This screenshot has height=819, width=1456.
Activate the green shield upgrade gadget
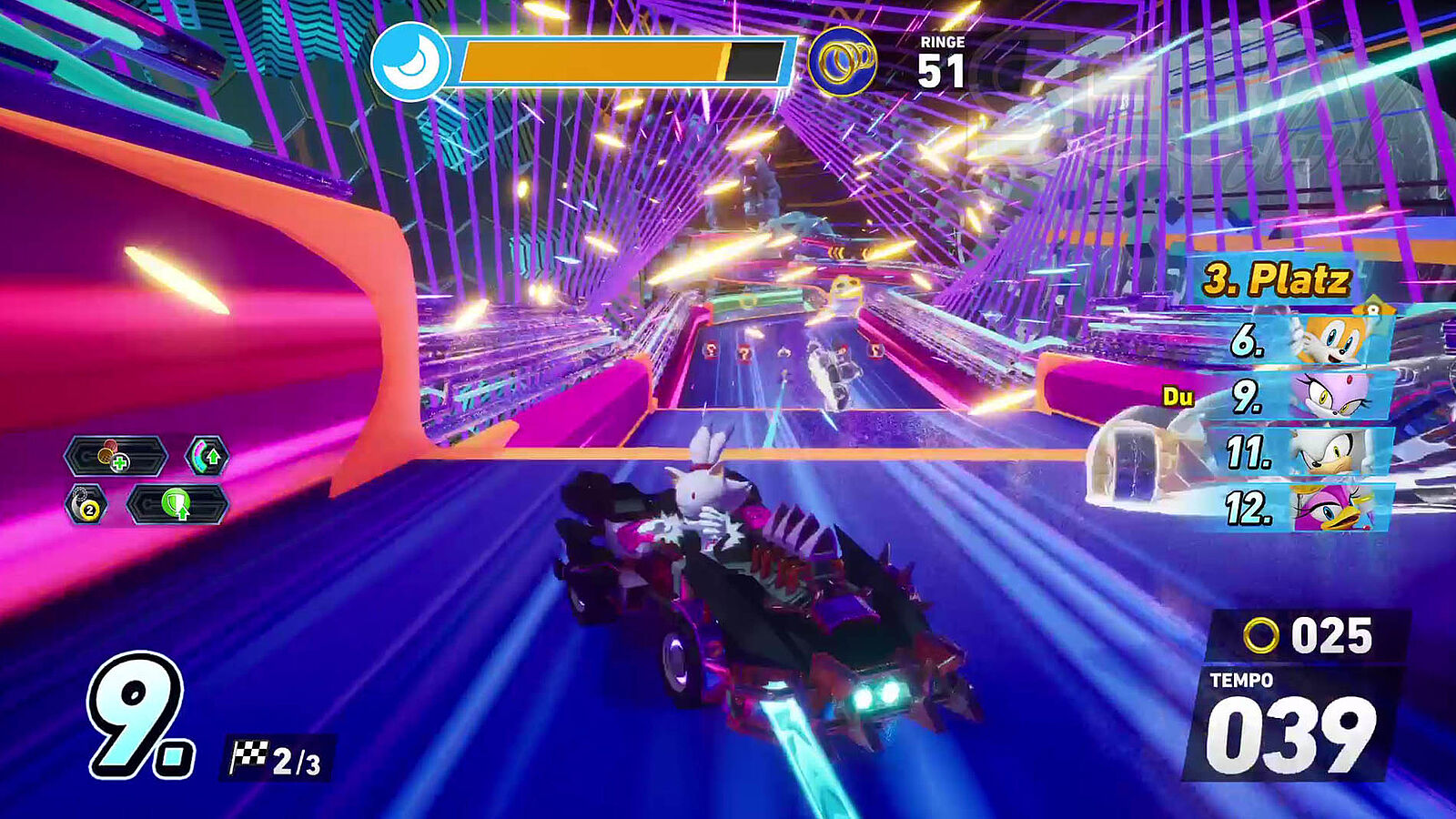pos(177,504)
